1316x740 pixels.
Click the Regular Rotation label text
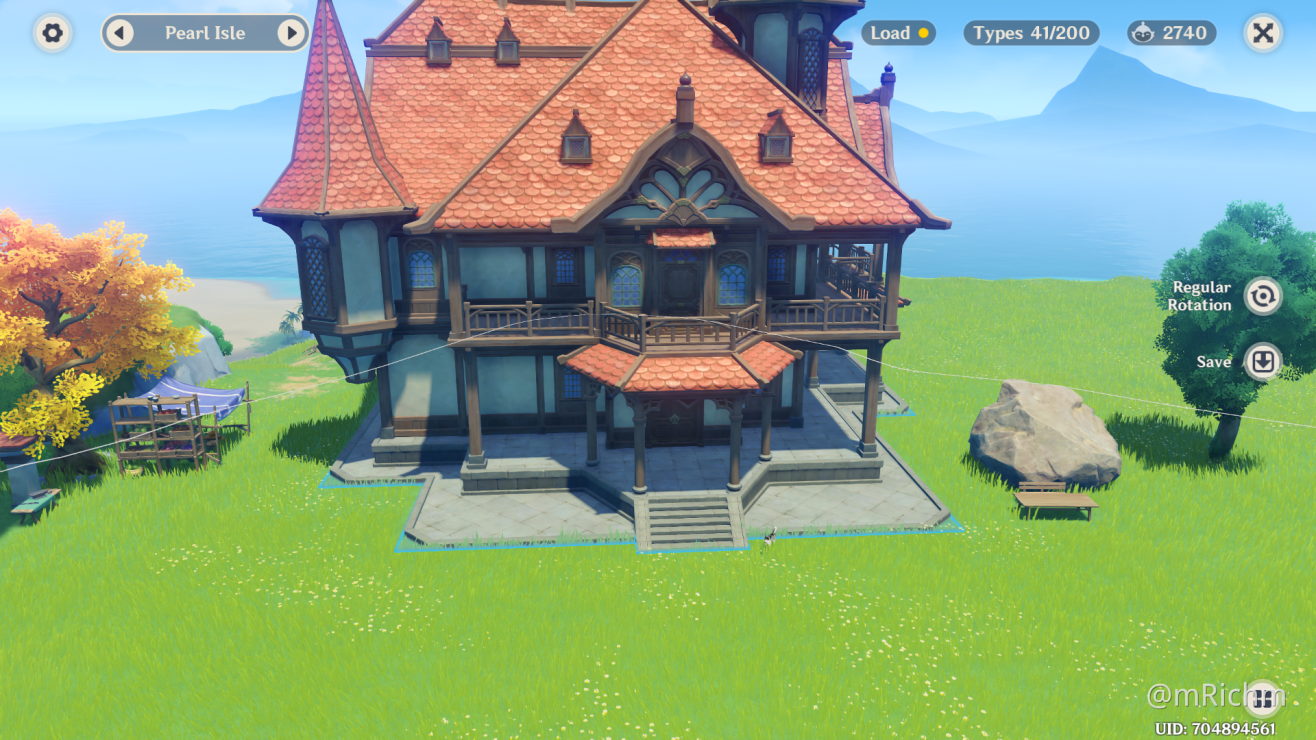(1201, 296)
